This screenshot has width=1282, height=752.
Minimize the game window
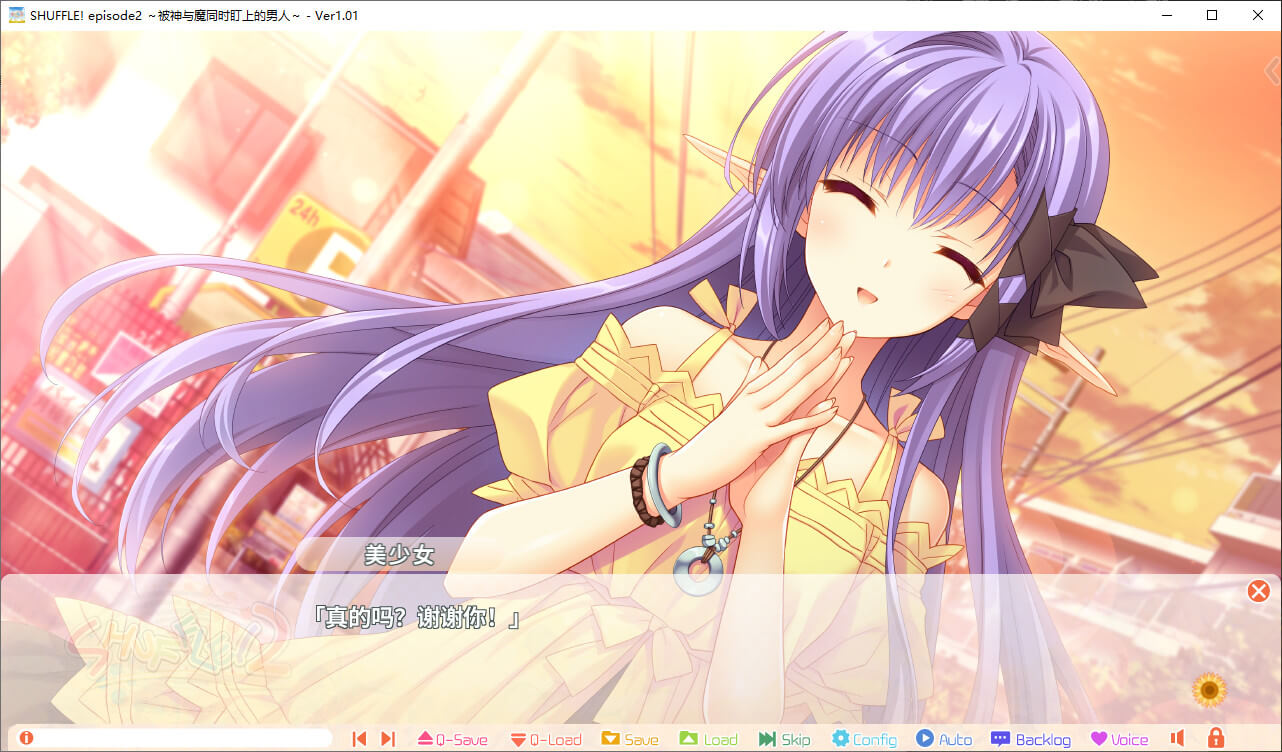pos(1167,15)
